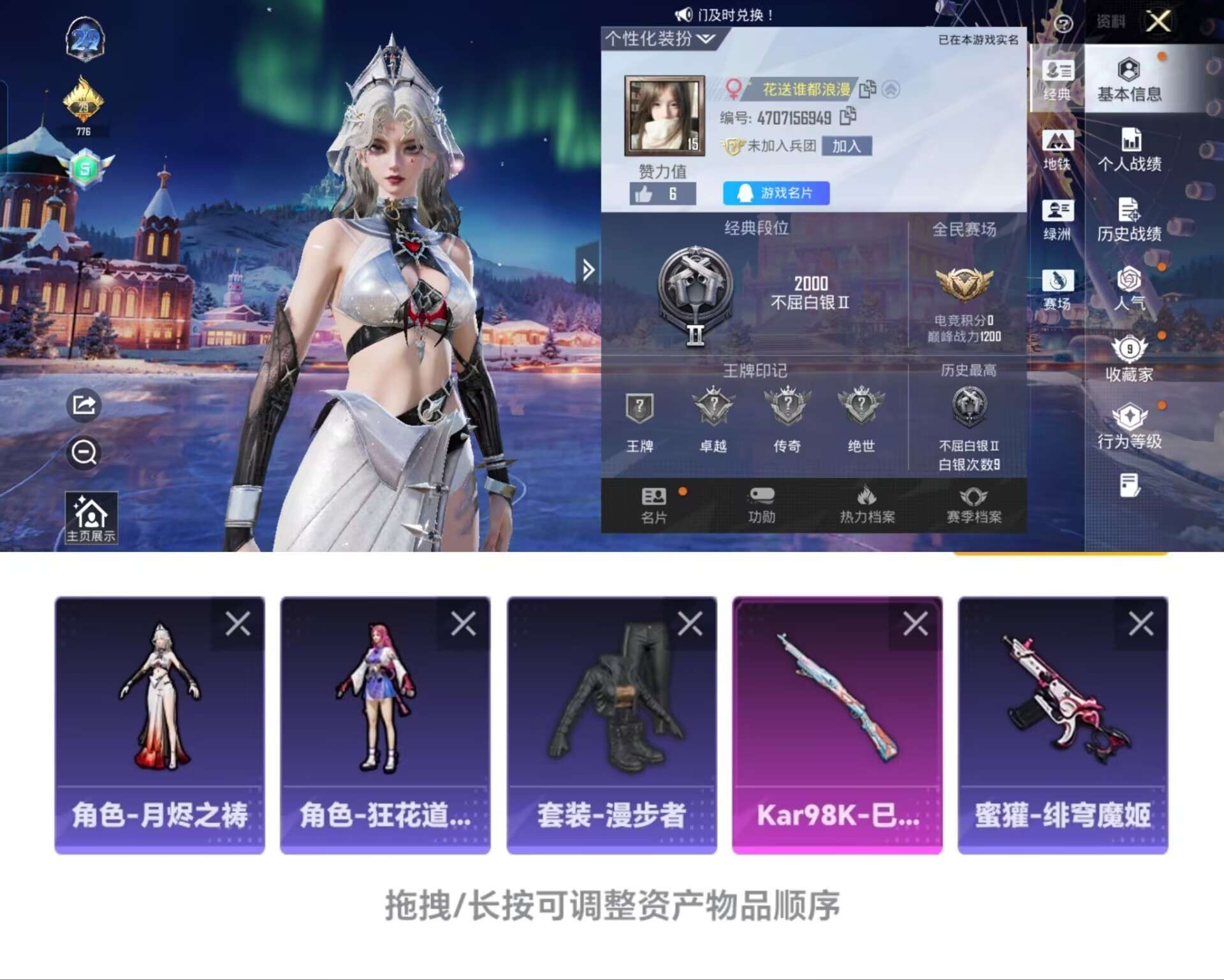View the 赛季档案 season archive
Image resolution: width=1224 pixels, height=980 pixels.
pyautogui.click(x=973, y=505)
